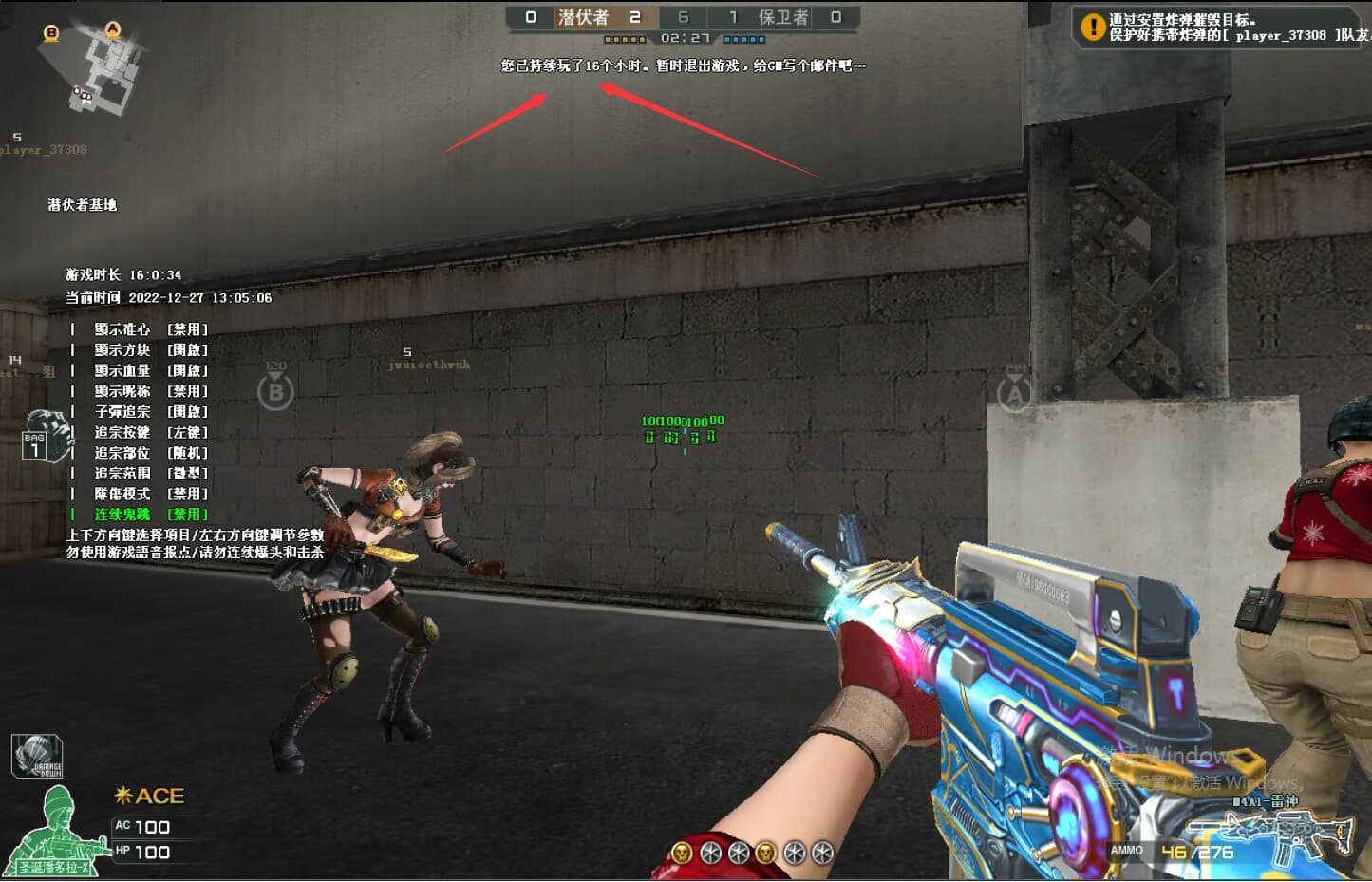Toggle the 顯示血量 menu entry
The height and width of the screenshot is (882, 1372).
point(150,371)
